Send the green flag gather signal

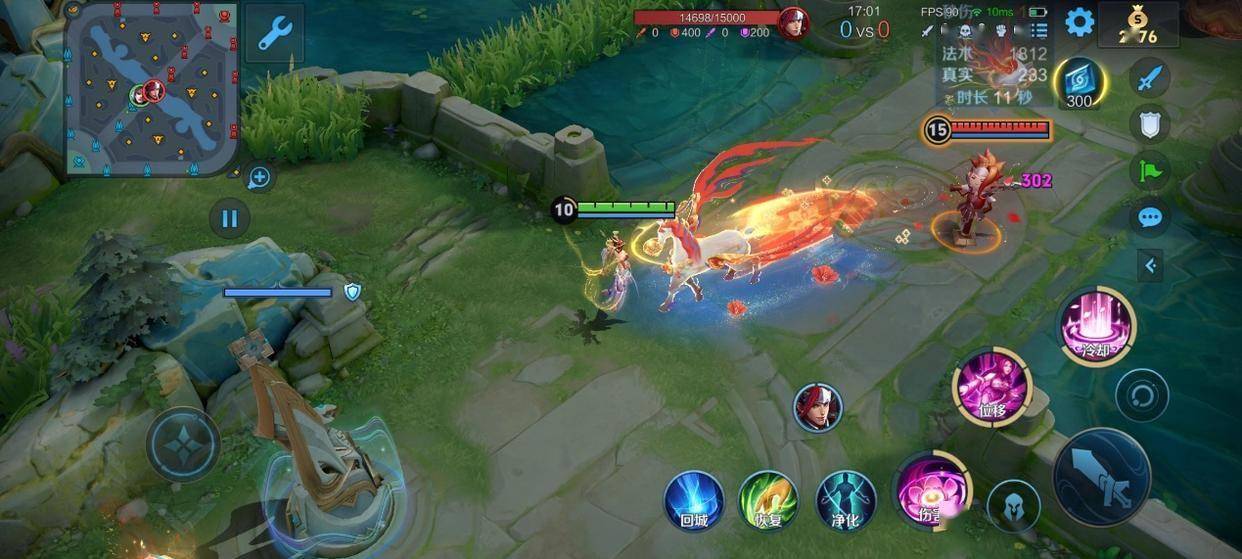click(1150, 170)
